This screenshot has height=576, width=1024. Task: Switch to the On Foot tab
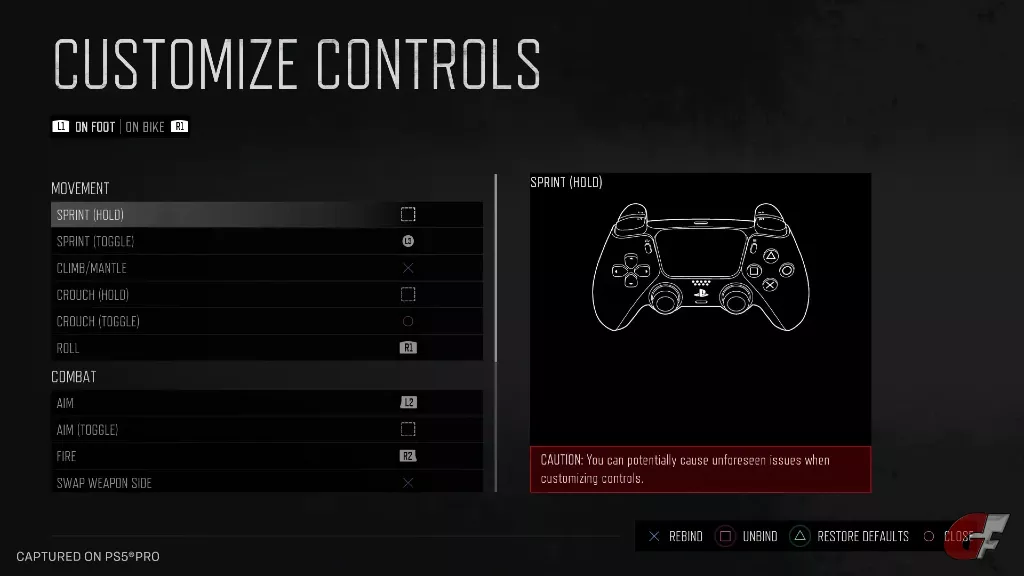pos(95,127)
